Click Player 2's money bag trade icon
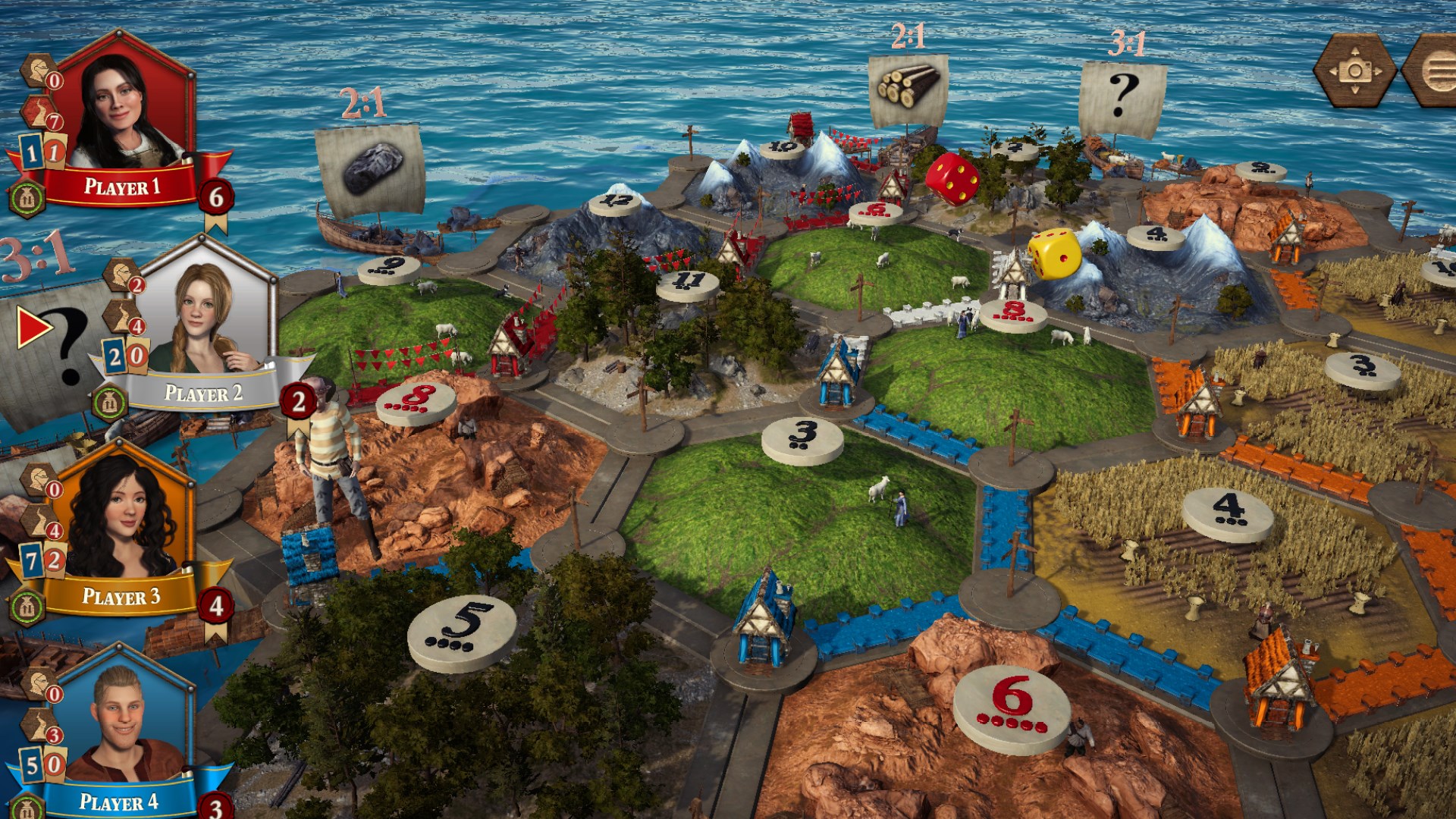Screen dimensions: 1456x819 coord(109,403)
